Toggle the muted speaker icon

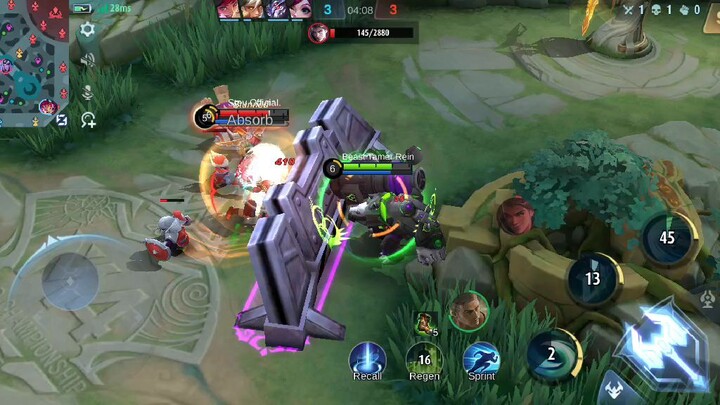(x=88, y=61)
